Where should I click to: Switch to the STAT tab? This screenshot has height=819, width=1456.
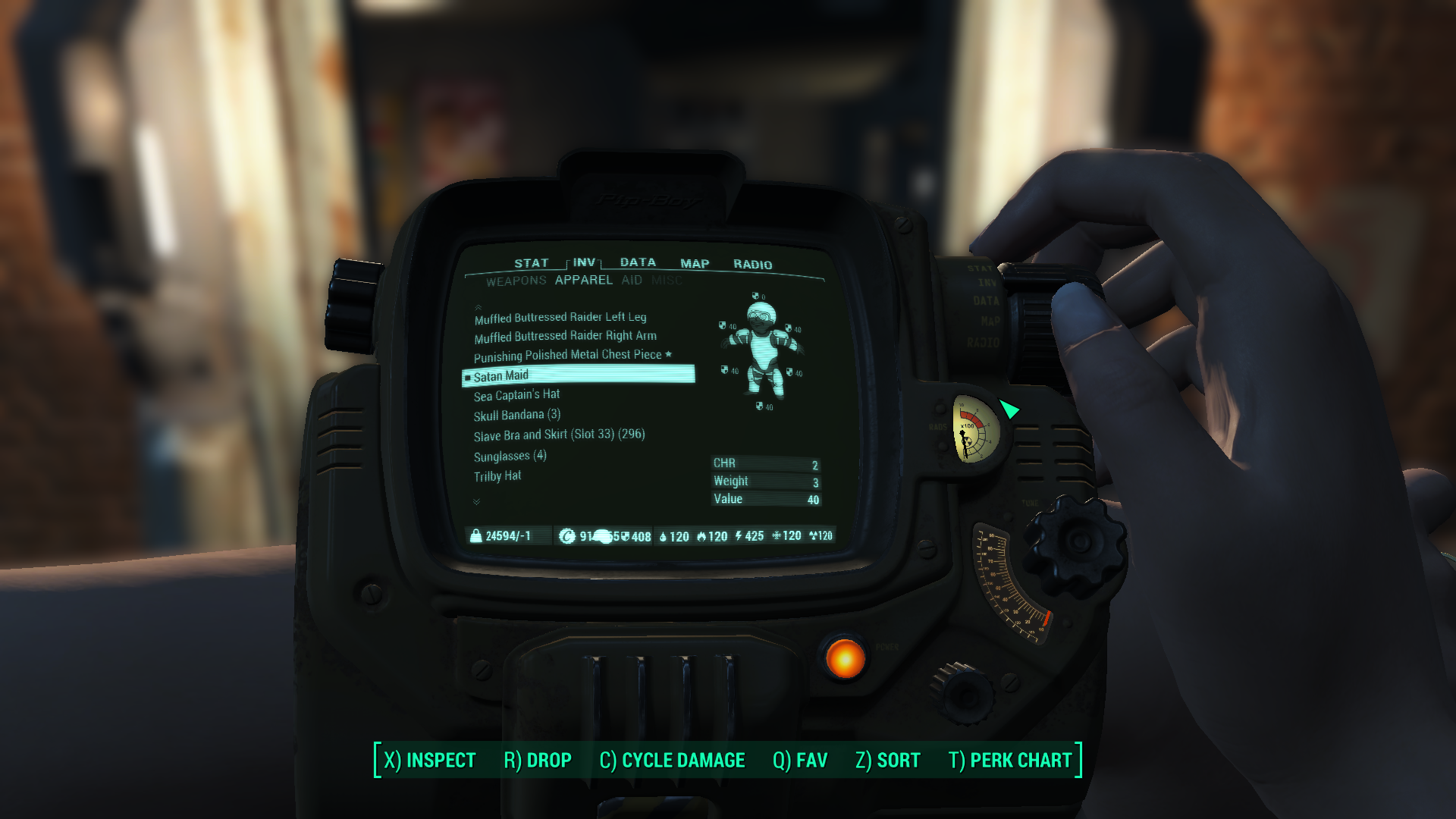pos(531,263)
